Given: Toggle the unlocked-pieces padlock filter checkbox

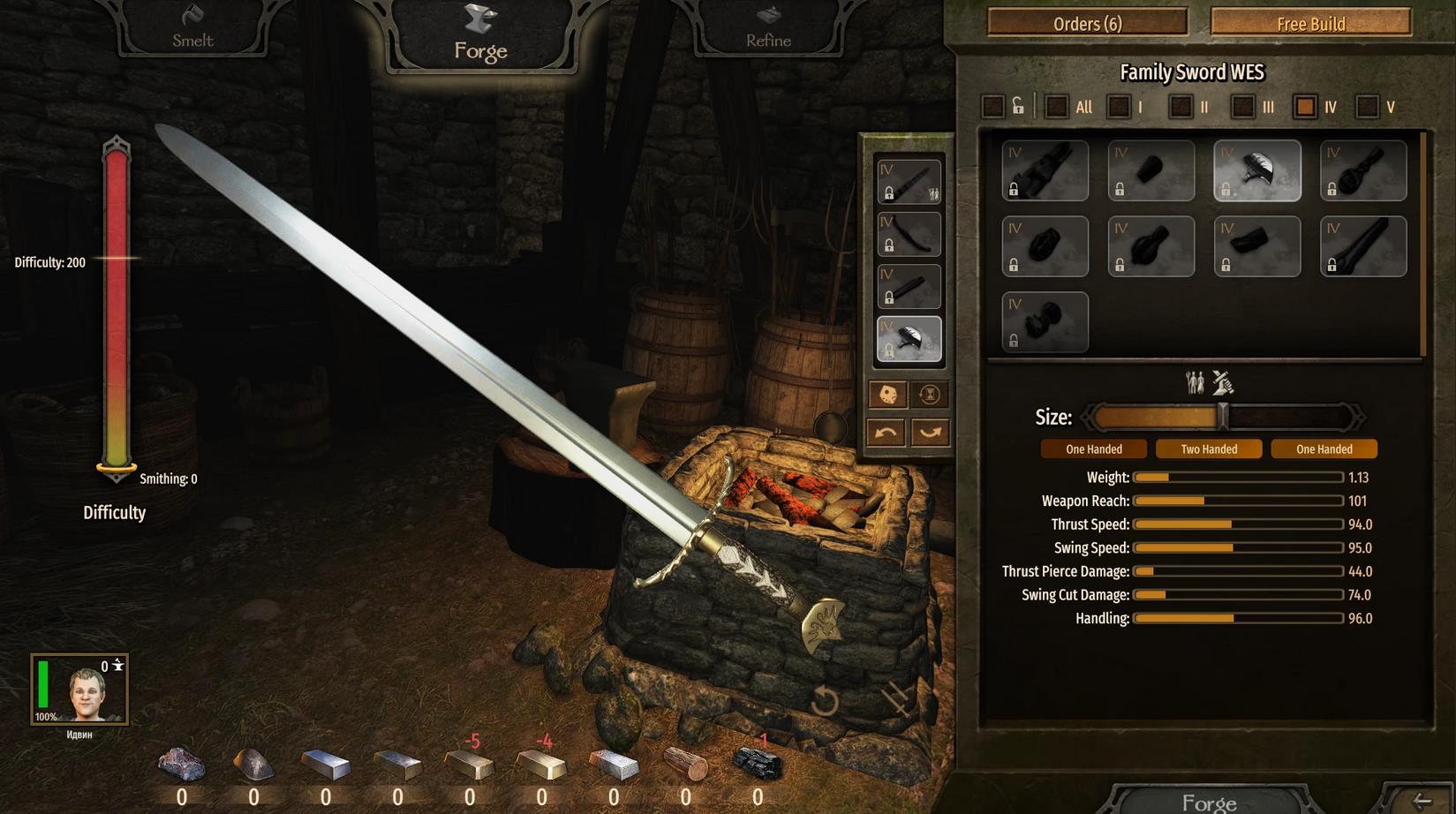Looking at the screenshot, I should click(993, 108).
